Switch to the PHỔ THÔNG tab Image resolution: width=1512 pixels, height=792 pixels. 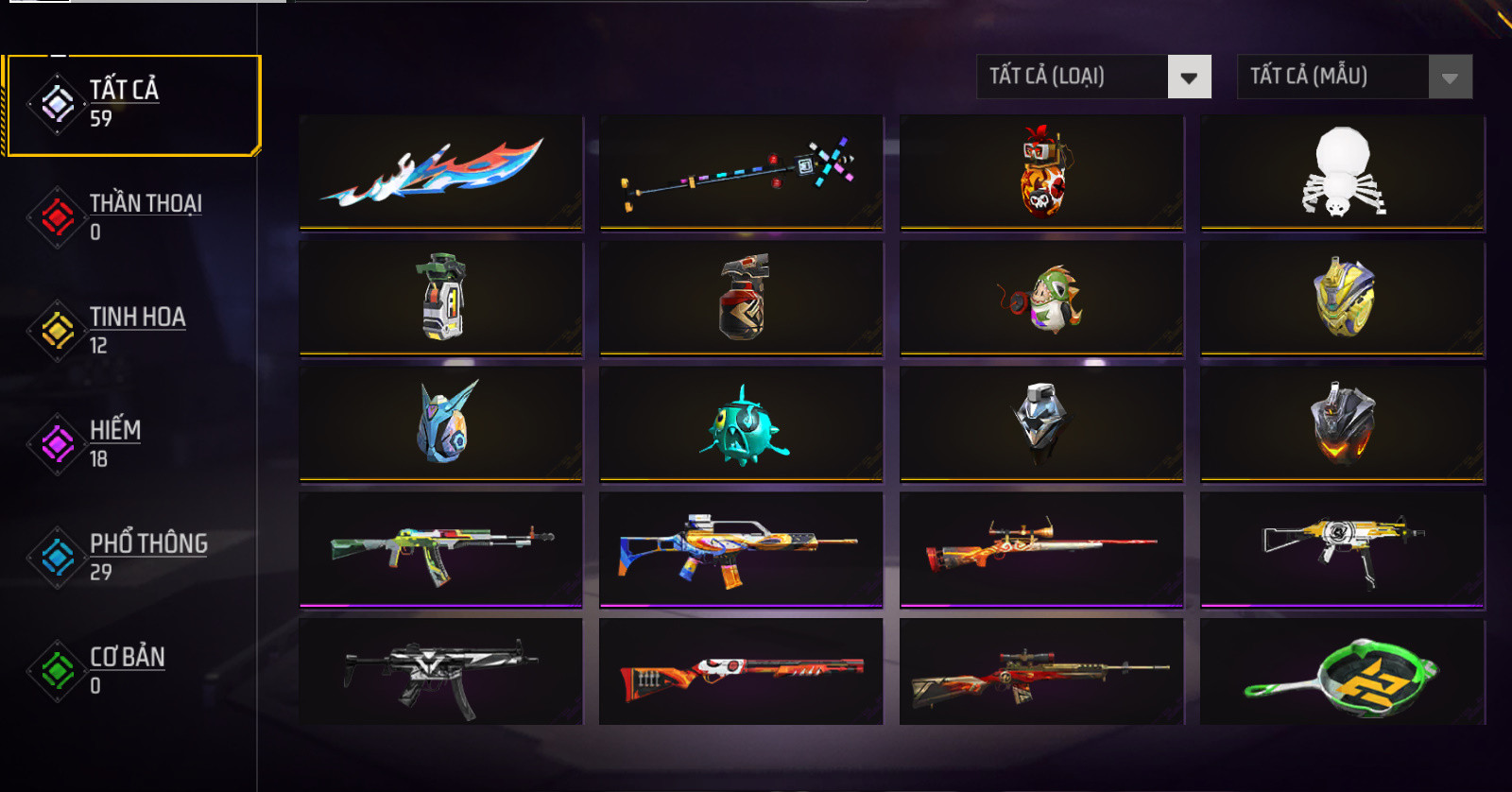point(132,558)
